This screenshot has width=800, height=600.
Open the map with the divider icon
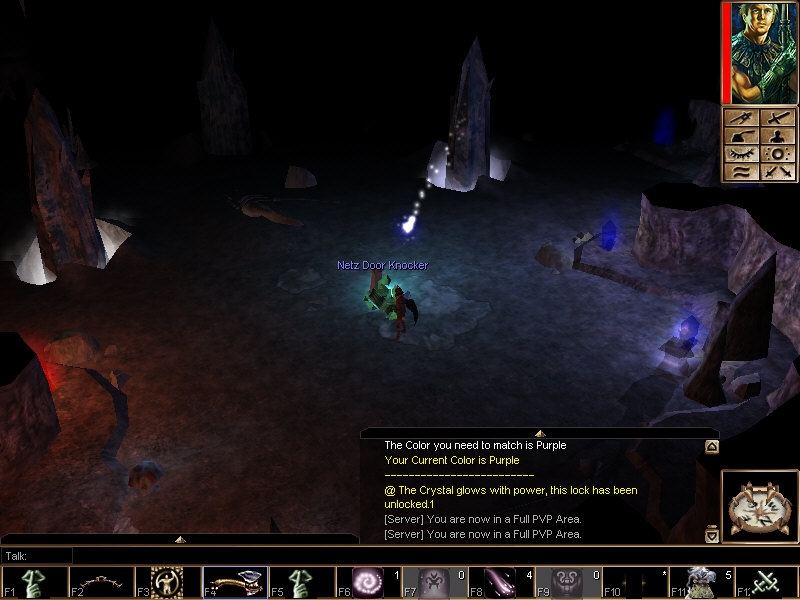(743, 119)
